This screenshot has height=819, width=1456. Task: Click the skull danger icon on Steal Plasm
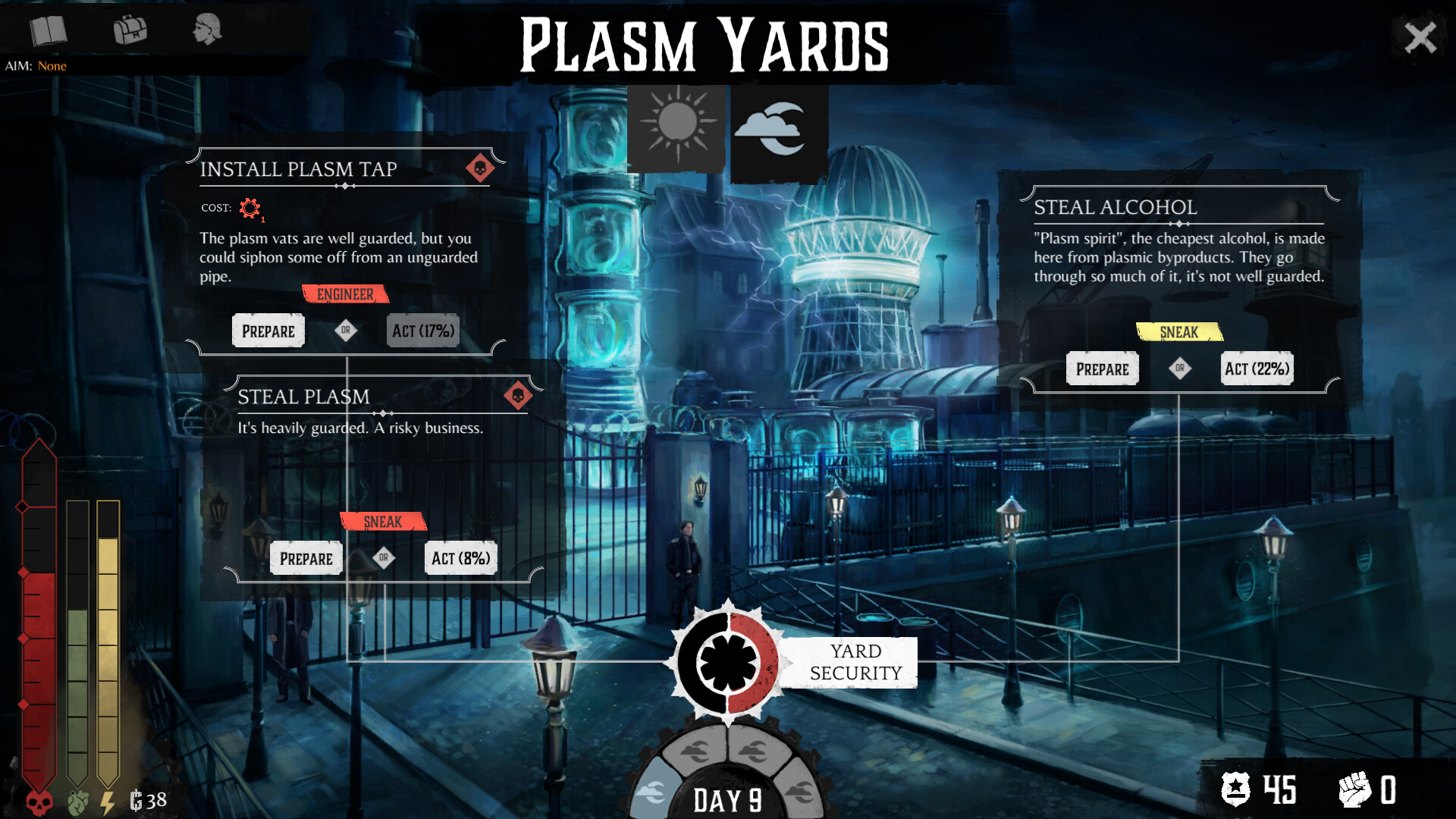click(517, 395)
